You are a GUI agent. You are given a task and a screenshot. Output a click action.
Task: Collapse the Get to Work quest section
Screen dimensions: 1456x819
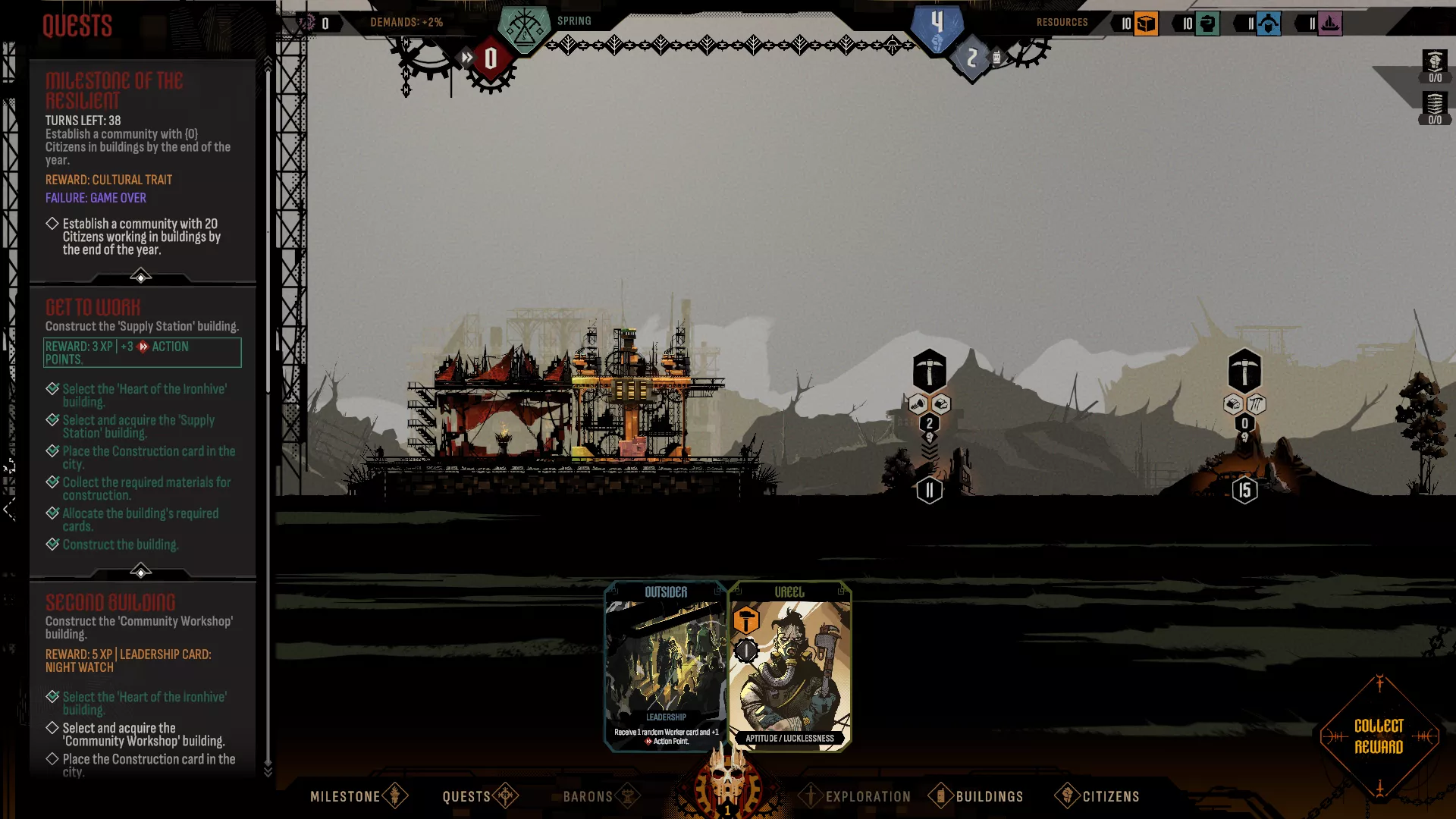(142, 573)
